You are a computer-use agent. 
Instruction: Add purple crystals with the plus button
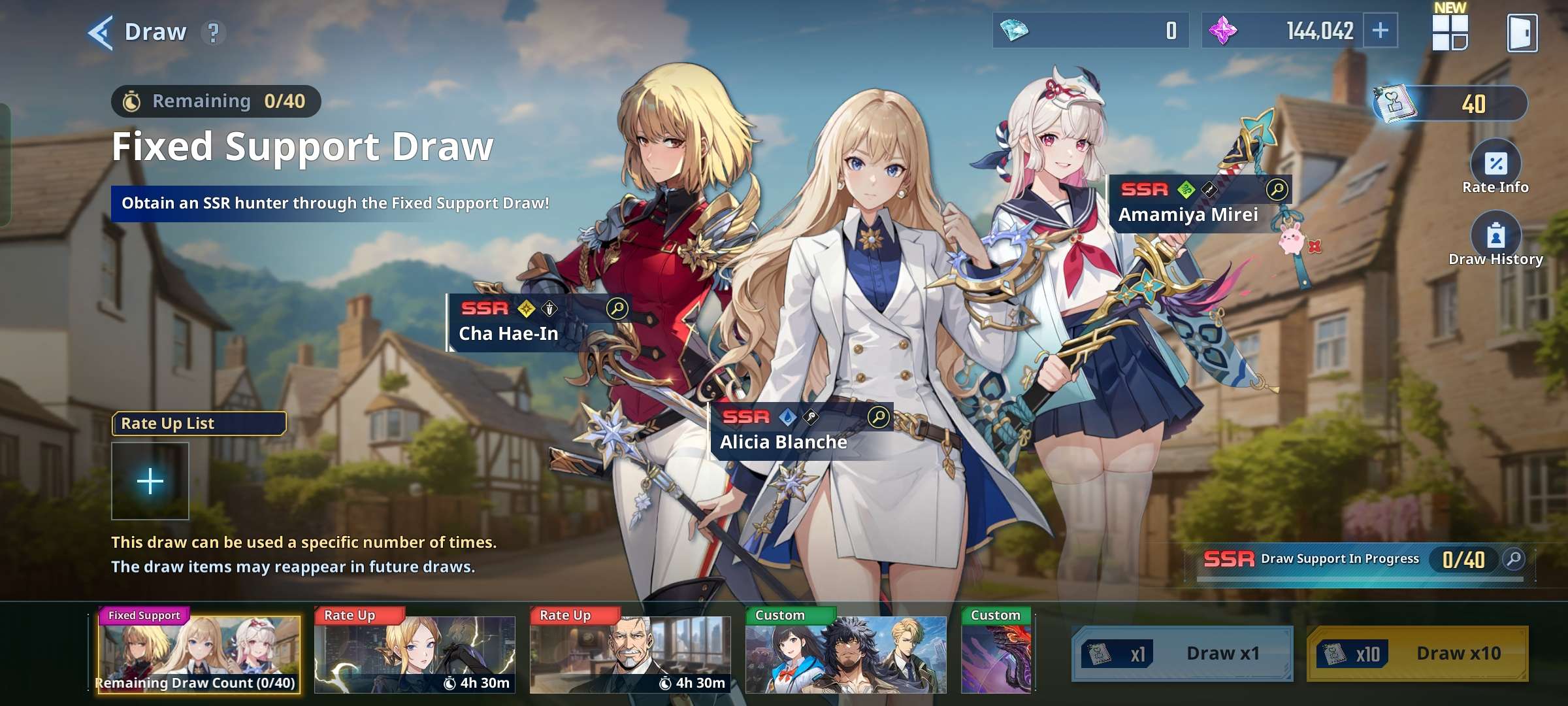1380,31
